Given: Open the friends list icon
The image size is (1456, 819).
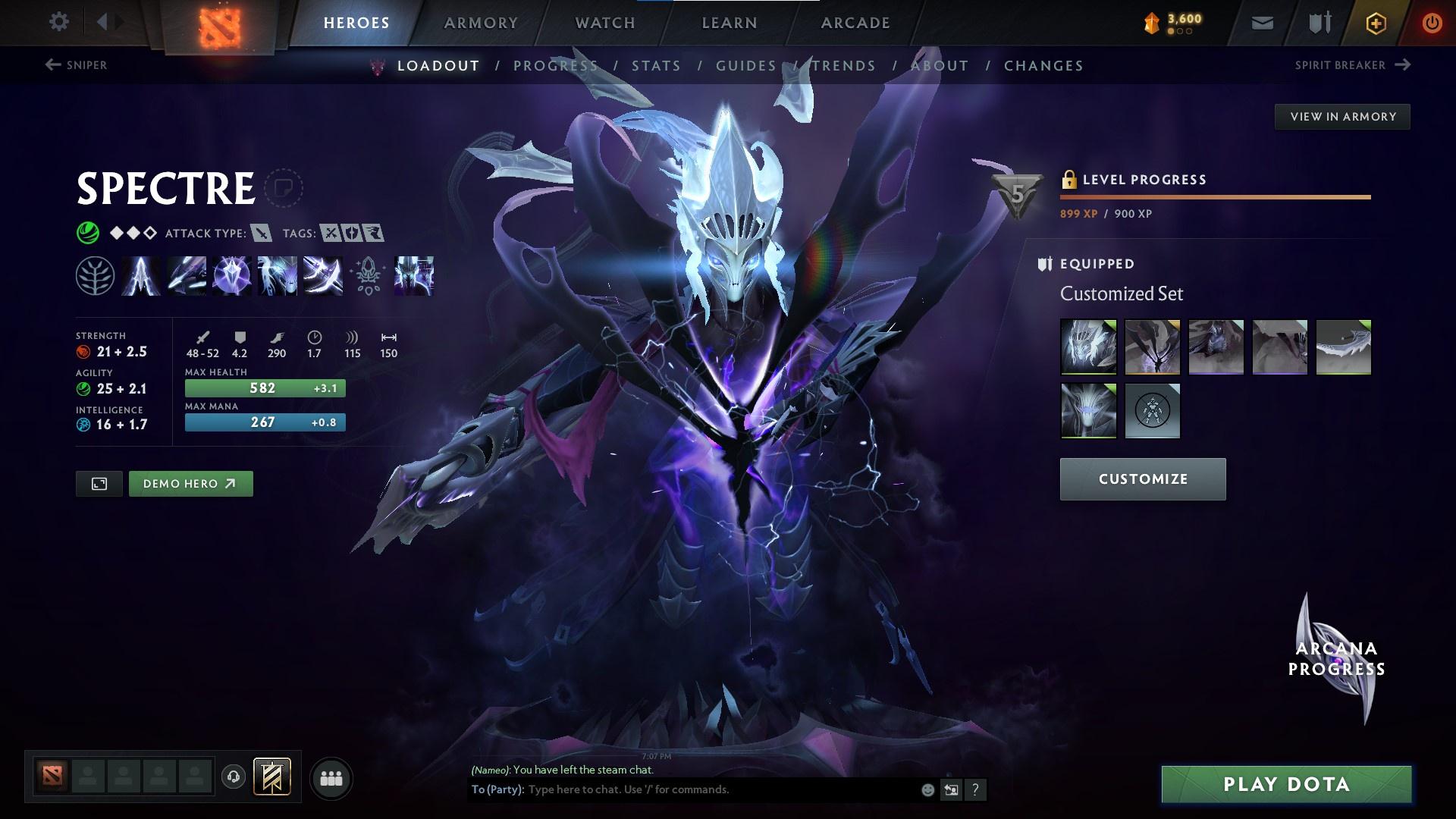Looking at the screenshot, I should point(331,777).
